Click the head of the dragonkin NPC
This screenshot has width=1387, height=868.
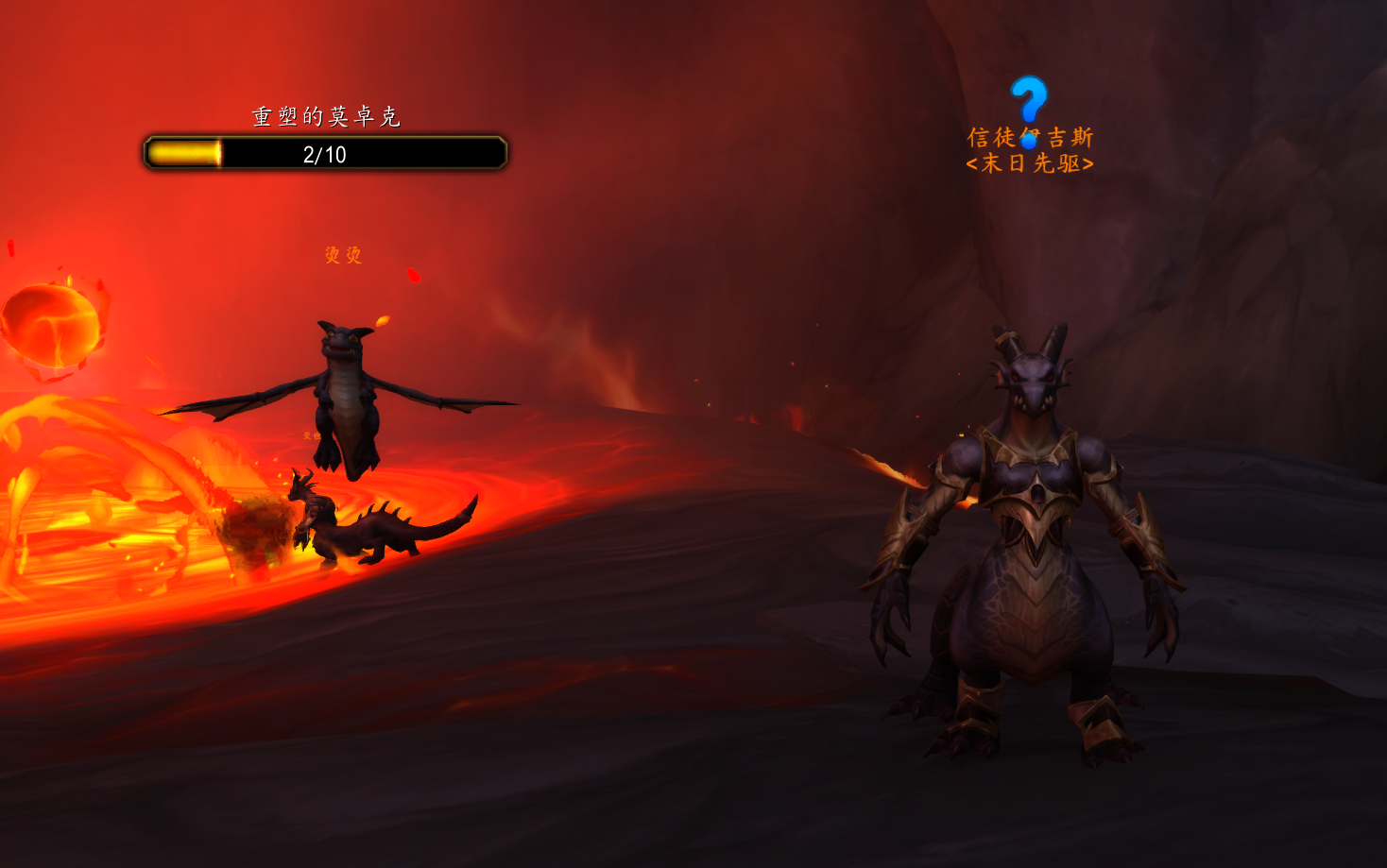point(1030,378)
